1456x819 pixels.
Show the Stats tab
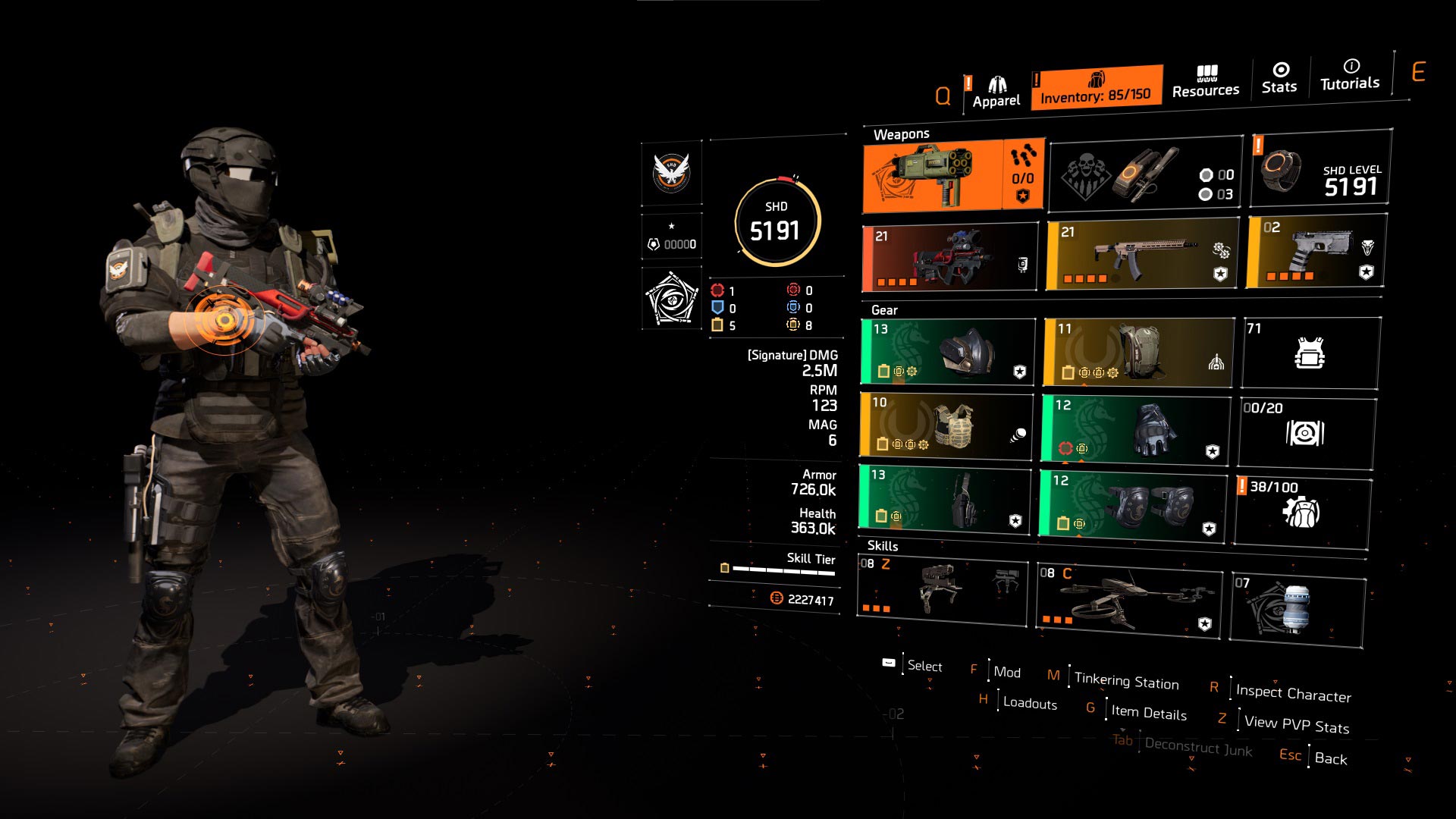[1279, 79]
